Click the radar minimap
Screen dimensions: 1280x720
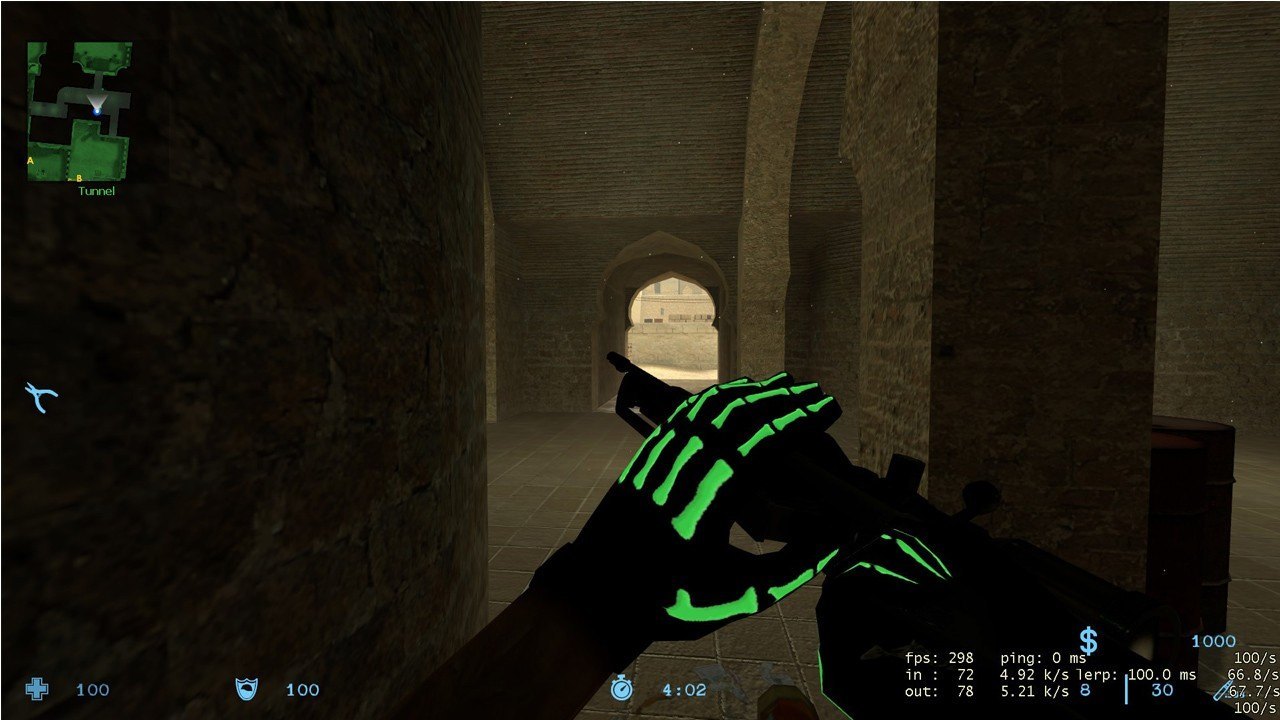79,110
